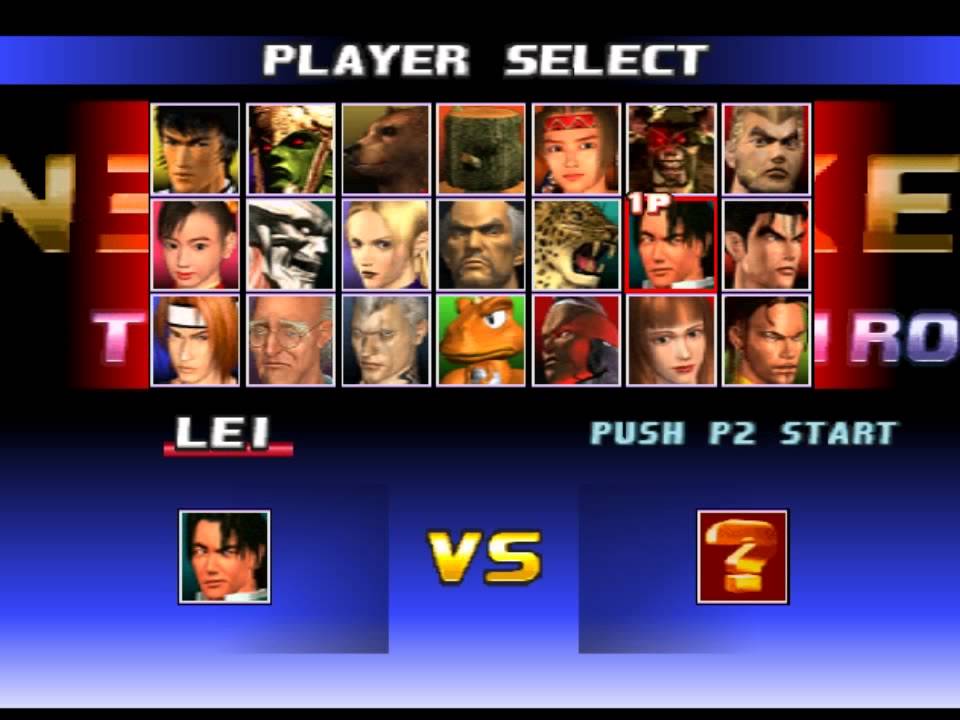Choose Eddy Gordo's portrait tile
The image size is (960, 720).
point(766,340)
